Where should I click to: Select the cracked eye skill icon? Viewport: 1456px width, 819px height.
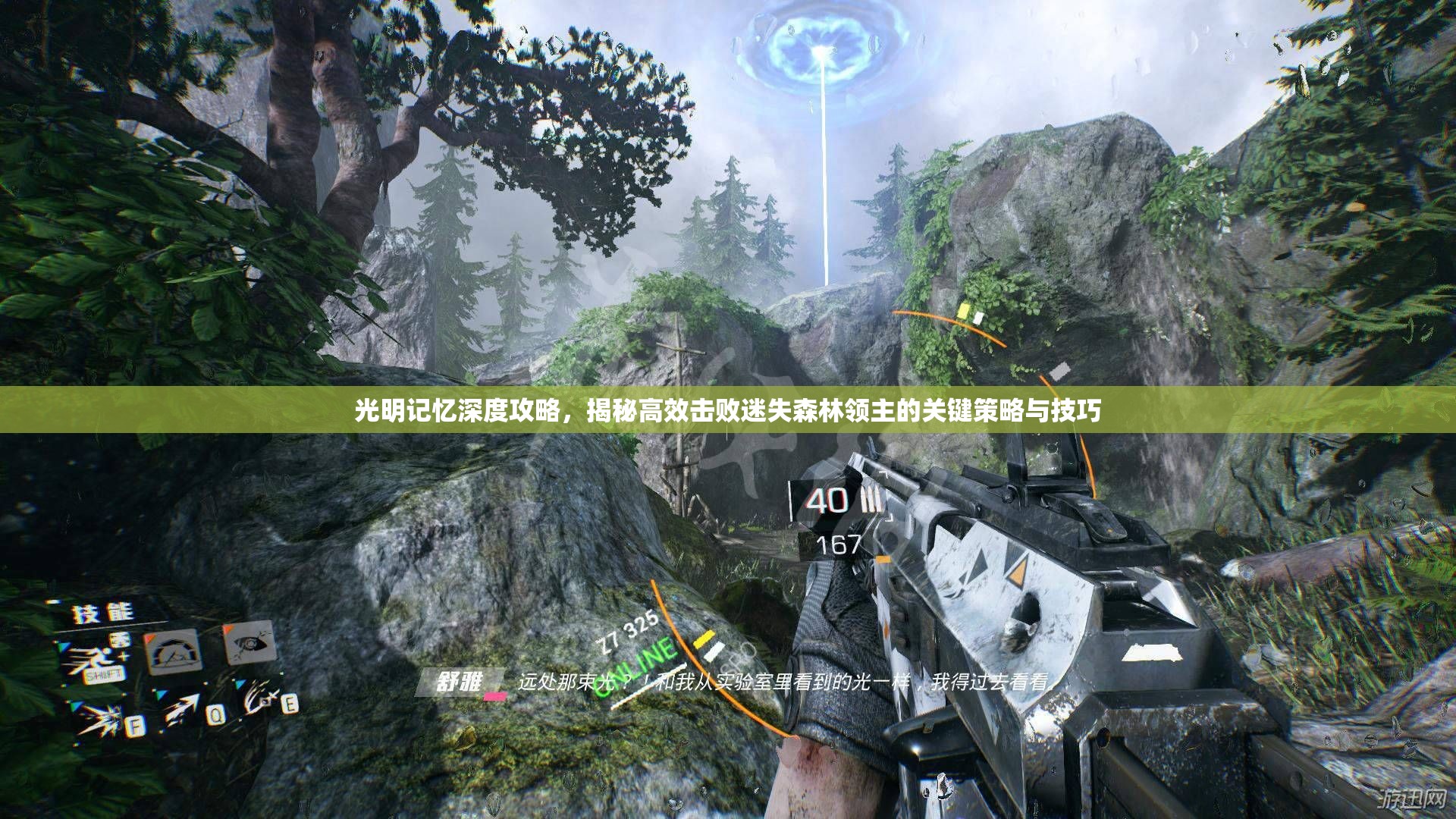248,643
